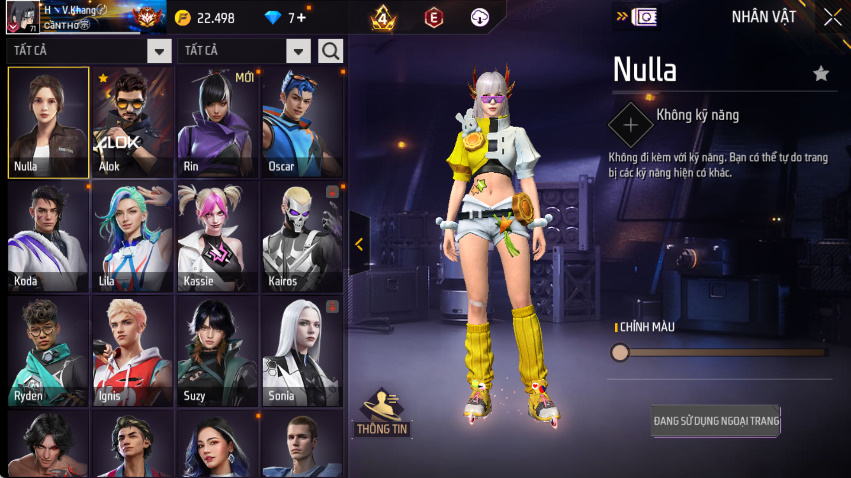Choose the Suzy character card
This screenshot has width=851, height=478.
tap(217, 351)
